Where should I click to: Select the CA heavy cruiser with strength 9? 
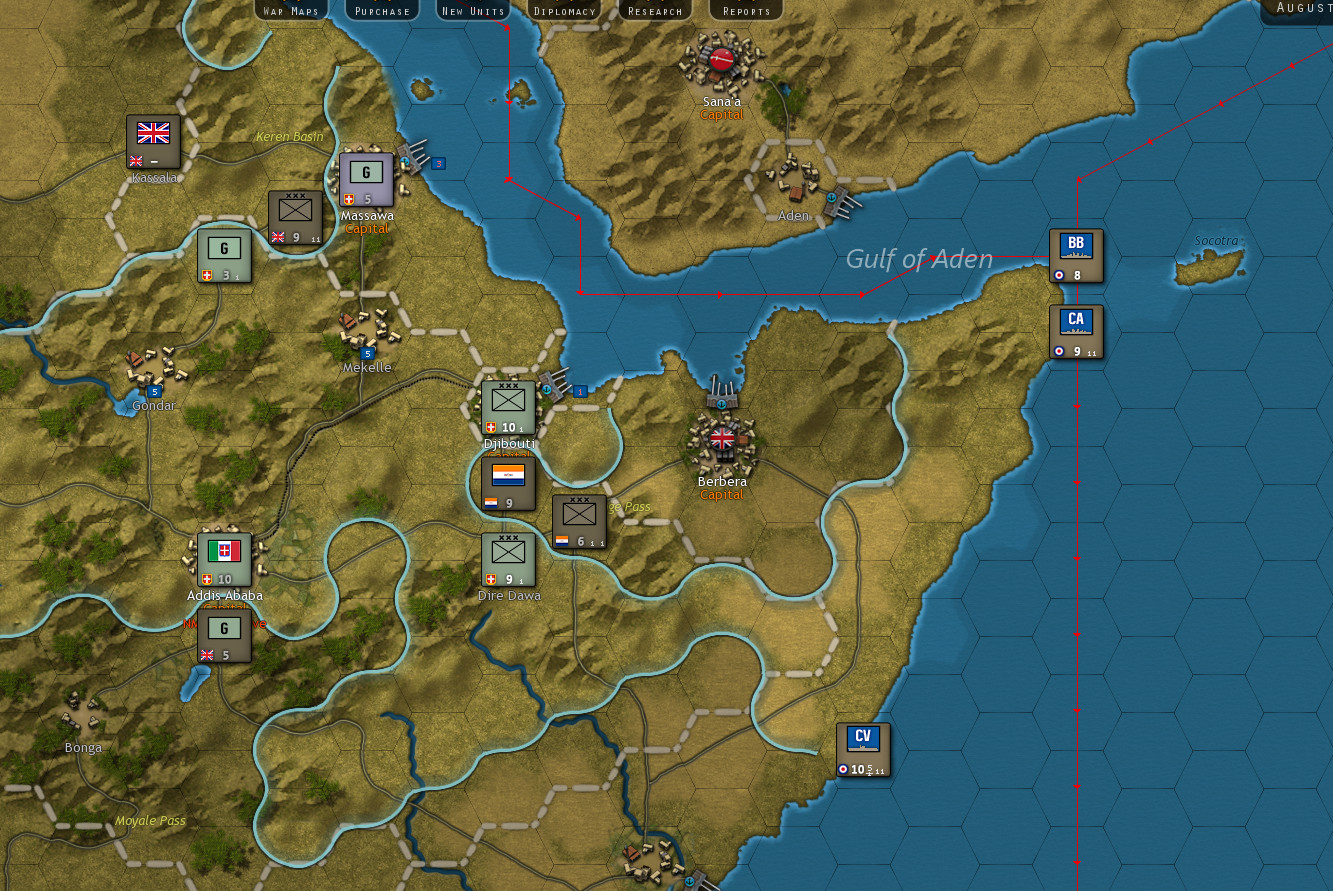point(1076,331)
